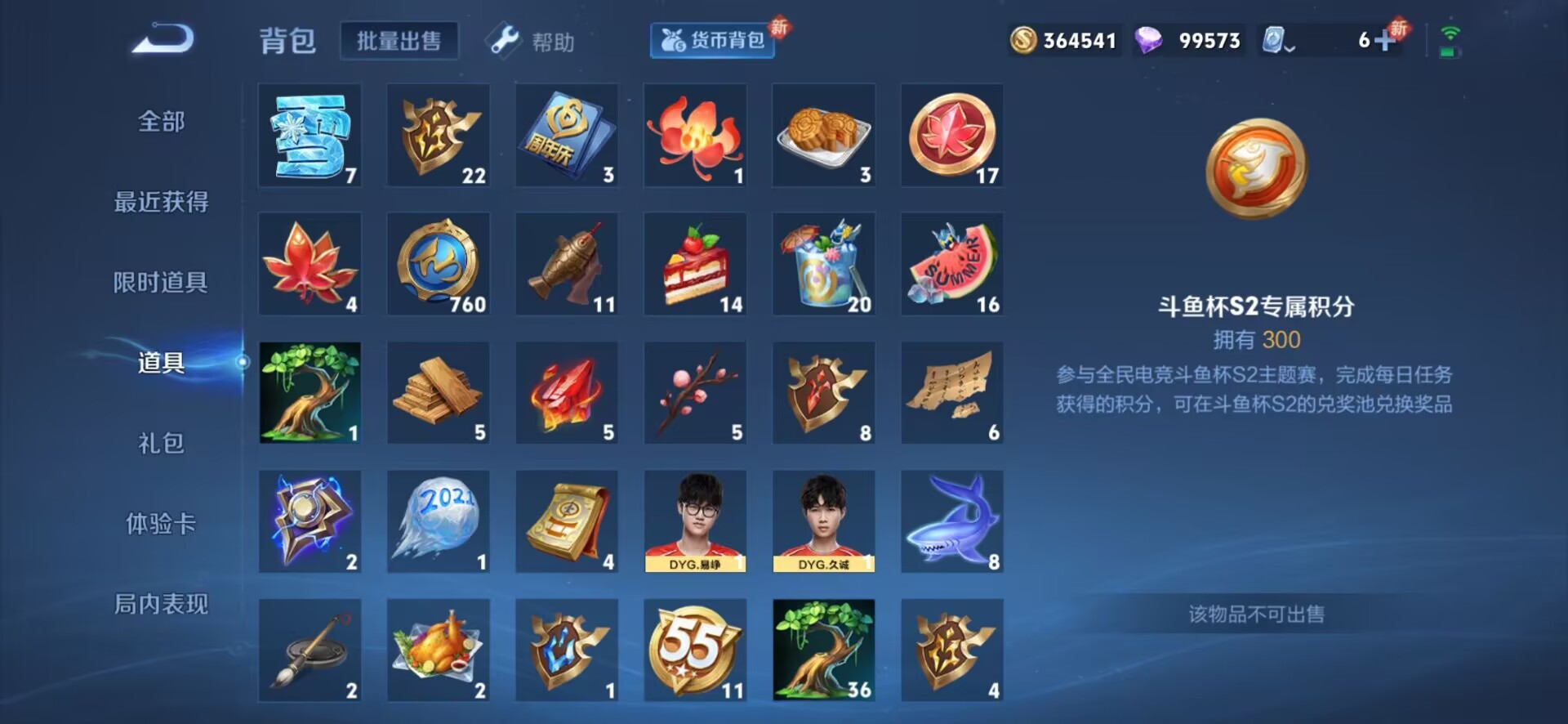Pick the blue shark item
Image resolution: width=1568 pixels, height=724 pixels.
[951, 521]
